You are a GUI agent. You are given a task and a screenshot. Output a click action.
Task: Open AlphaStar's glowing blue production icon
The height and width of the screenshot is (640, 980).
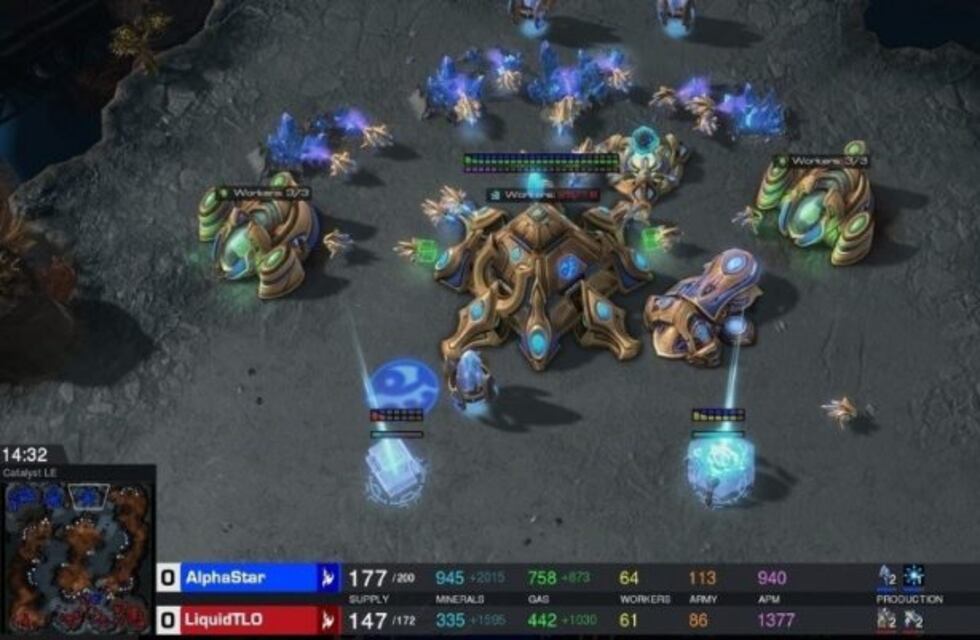point(914,576)
